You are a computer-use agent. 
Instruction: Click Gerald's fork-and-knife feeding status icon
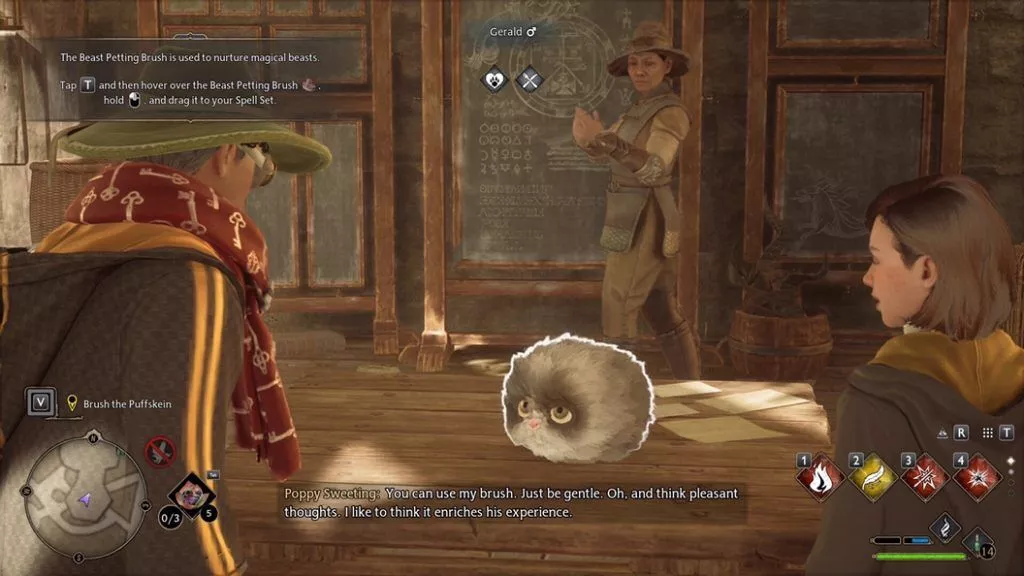click(x=529, y=79)
